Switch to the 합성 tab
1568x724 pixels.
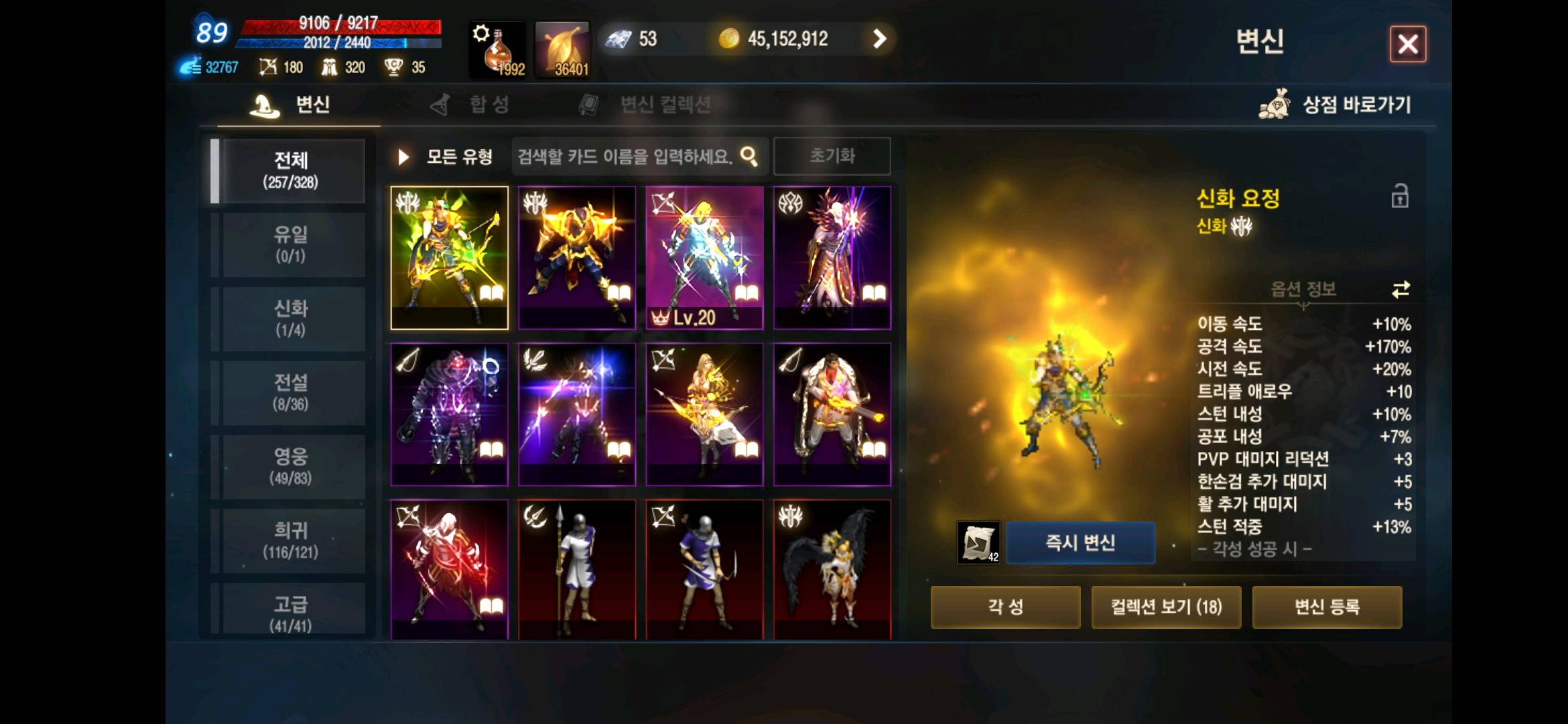[487, 105]
